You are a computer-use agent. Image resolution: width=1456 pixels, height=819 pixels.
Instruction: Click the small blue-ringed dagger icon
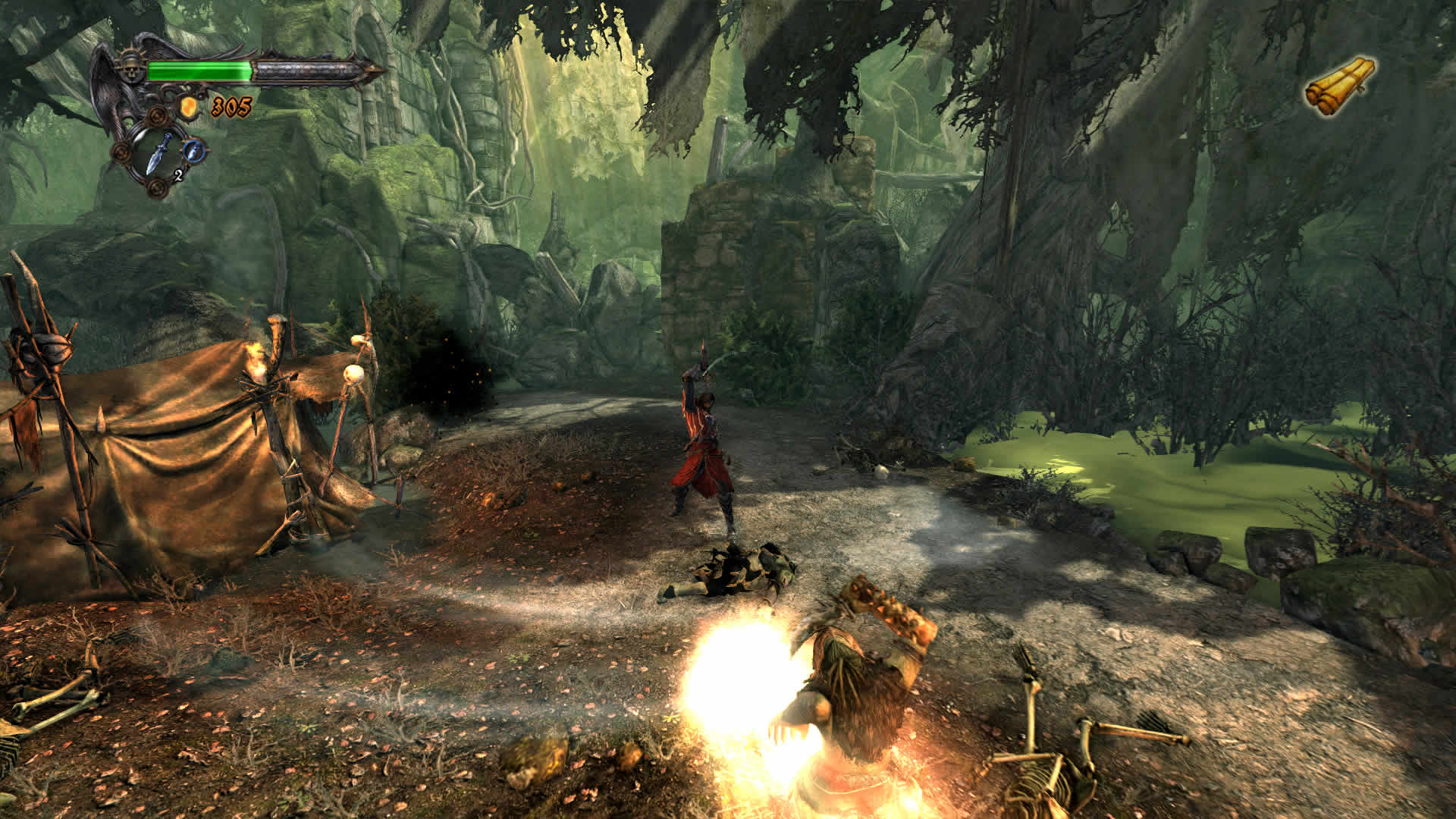196,150
